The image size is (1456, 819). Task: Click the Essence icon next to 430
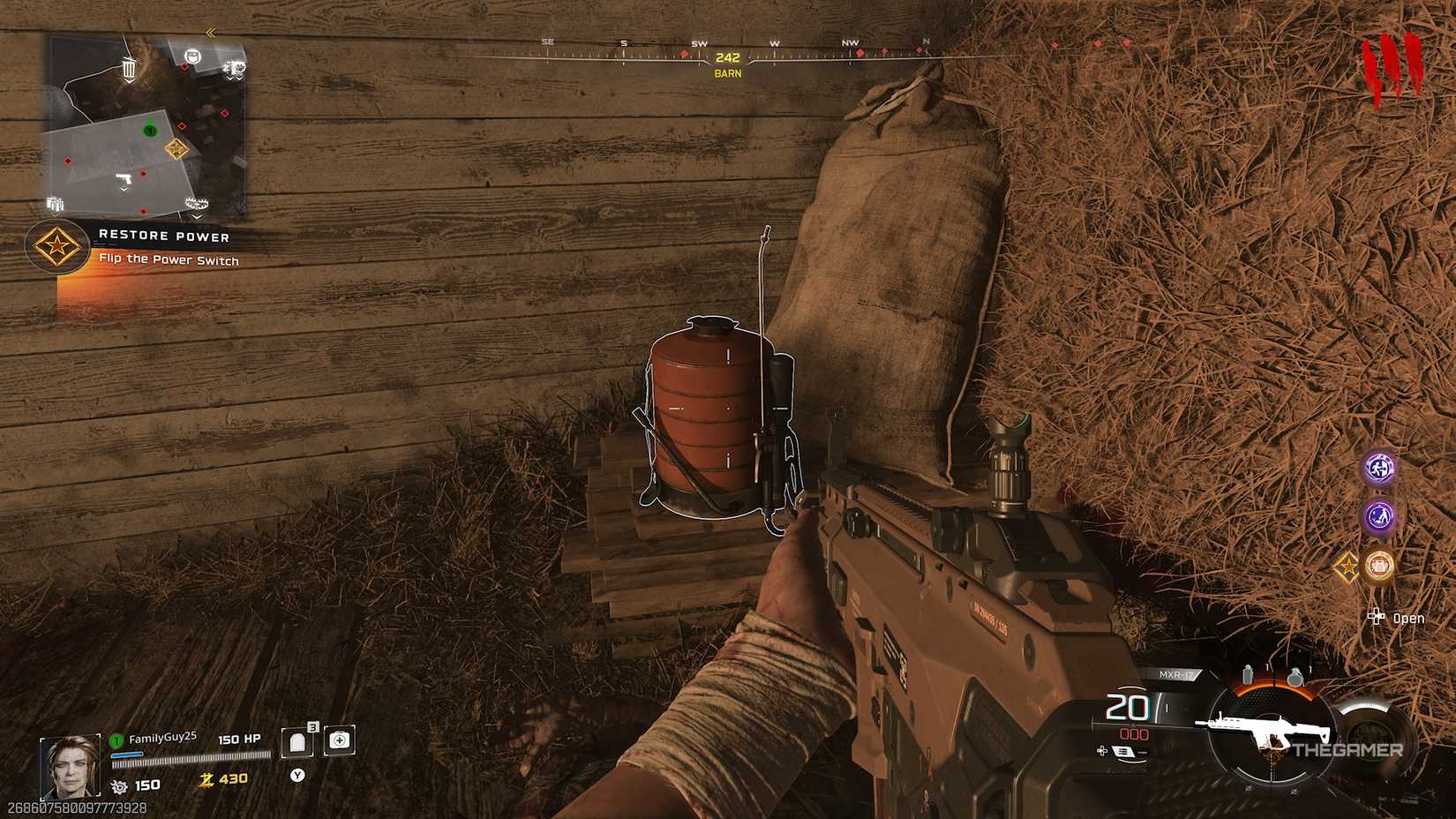coord(207,780)
